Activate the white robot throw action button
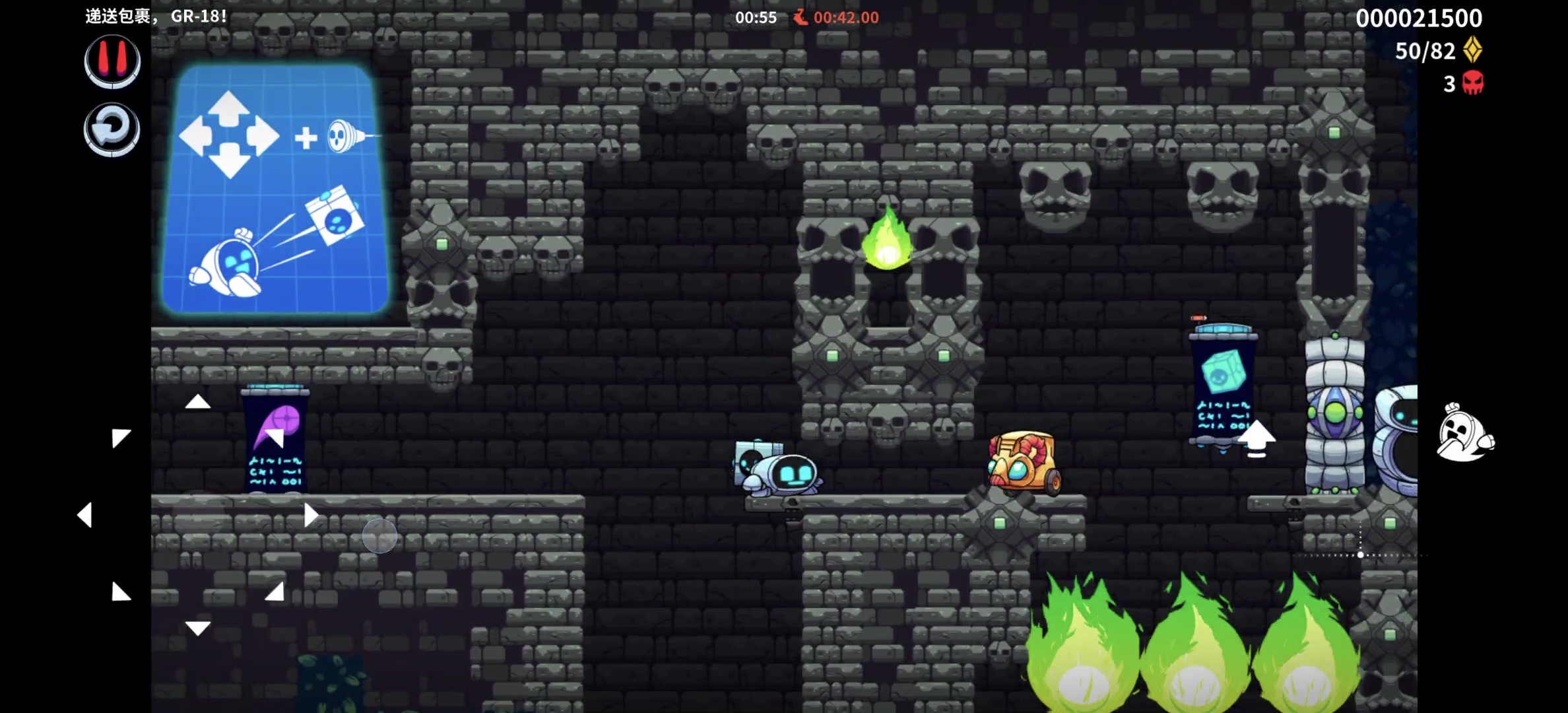 point(1464,433)
